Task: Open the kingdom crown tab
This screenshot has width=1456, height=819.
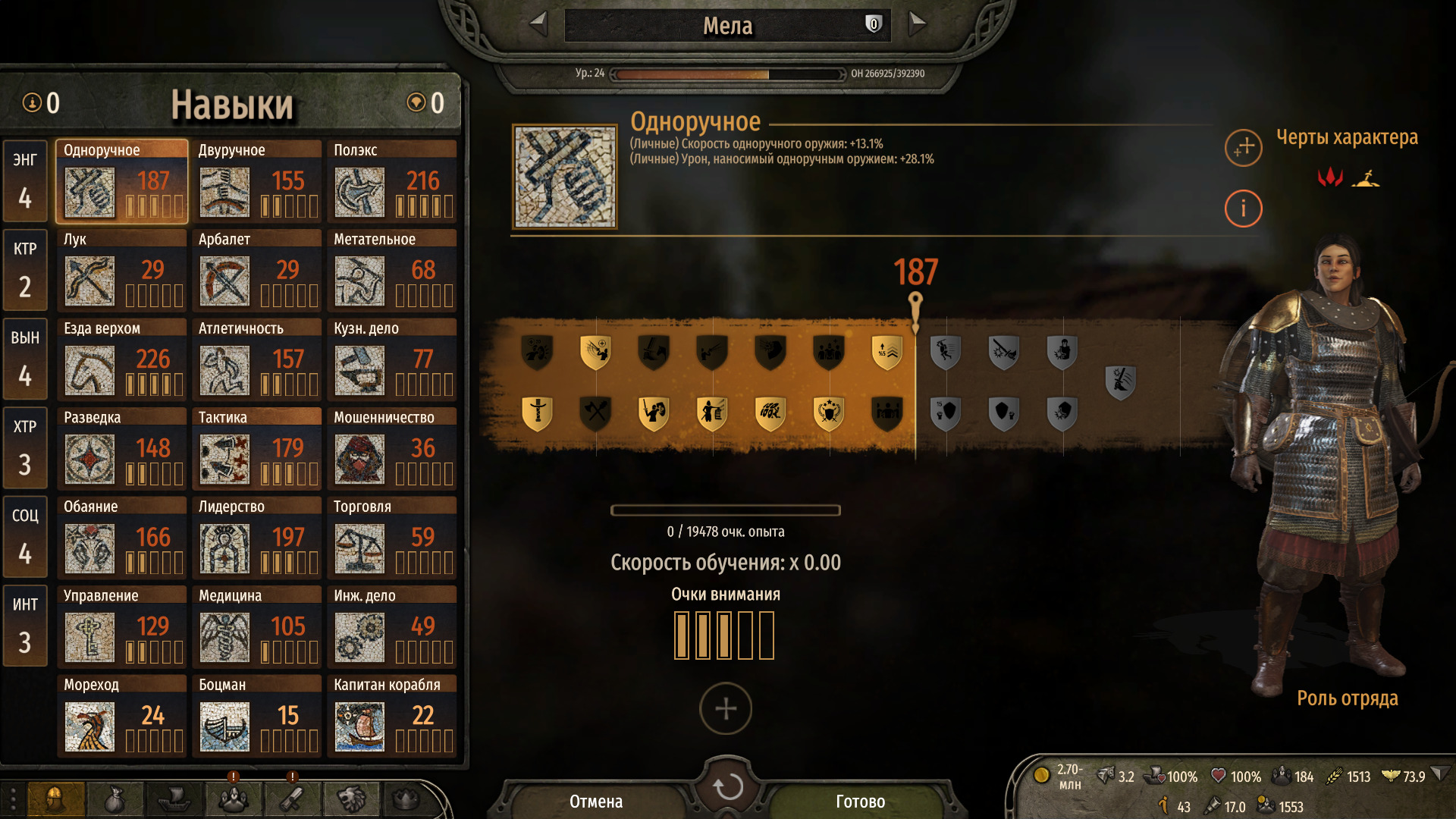Action: [x=406, y=799]
